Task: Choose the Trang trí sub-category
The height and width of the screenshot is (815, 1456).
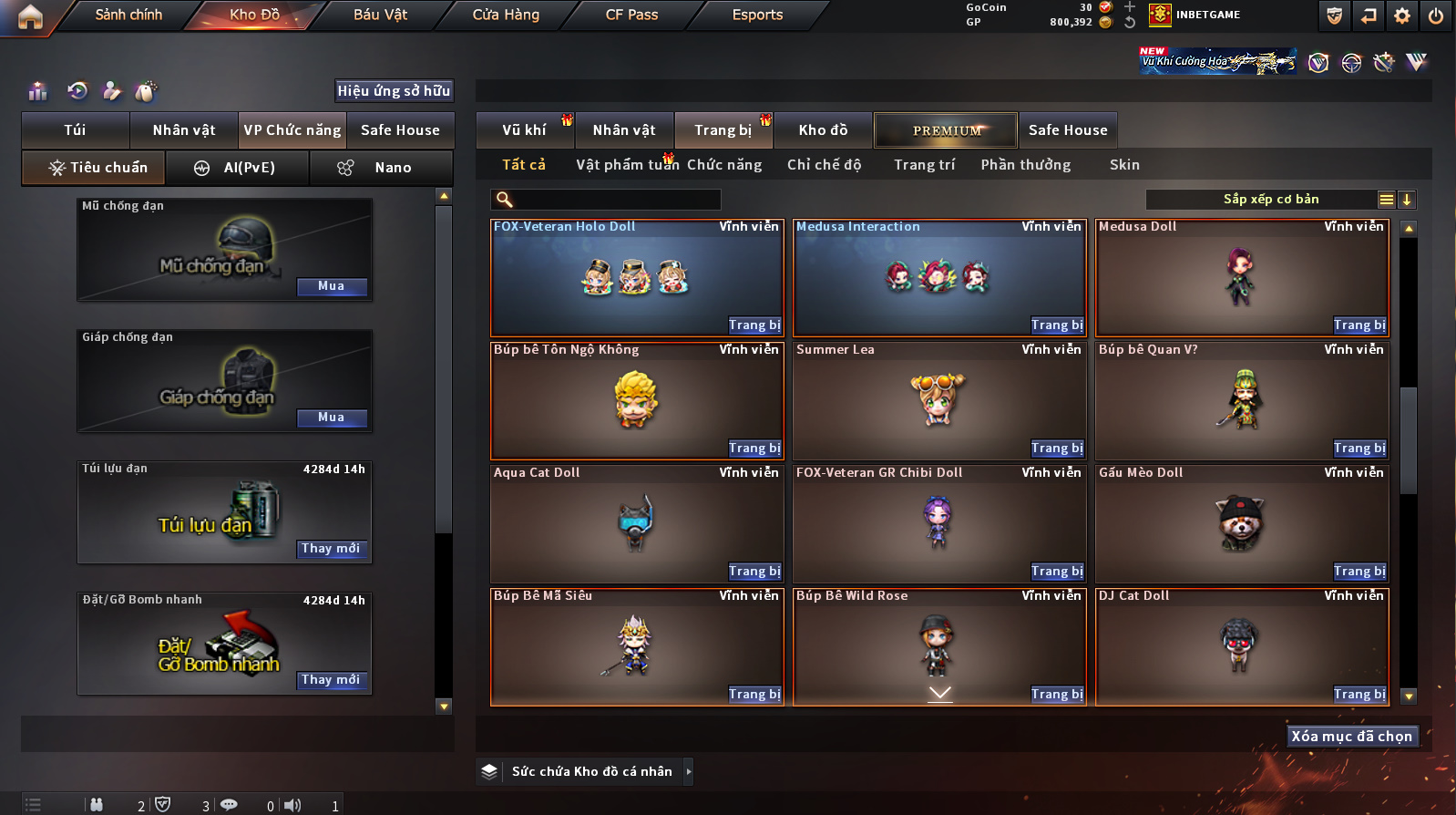Action: pos(924,165)
